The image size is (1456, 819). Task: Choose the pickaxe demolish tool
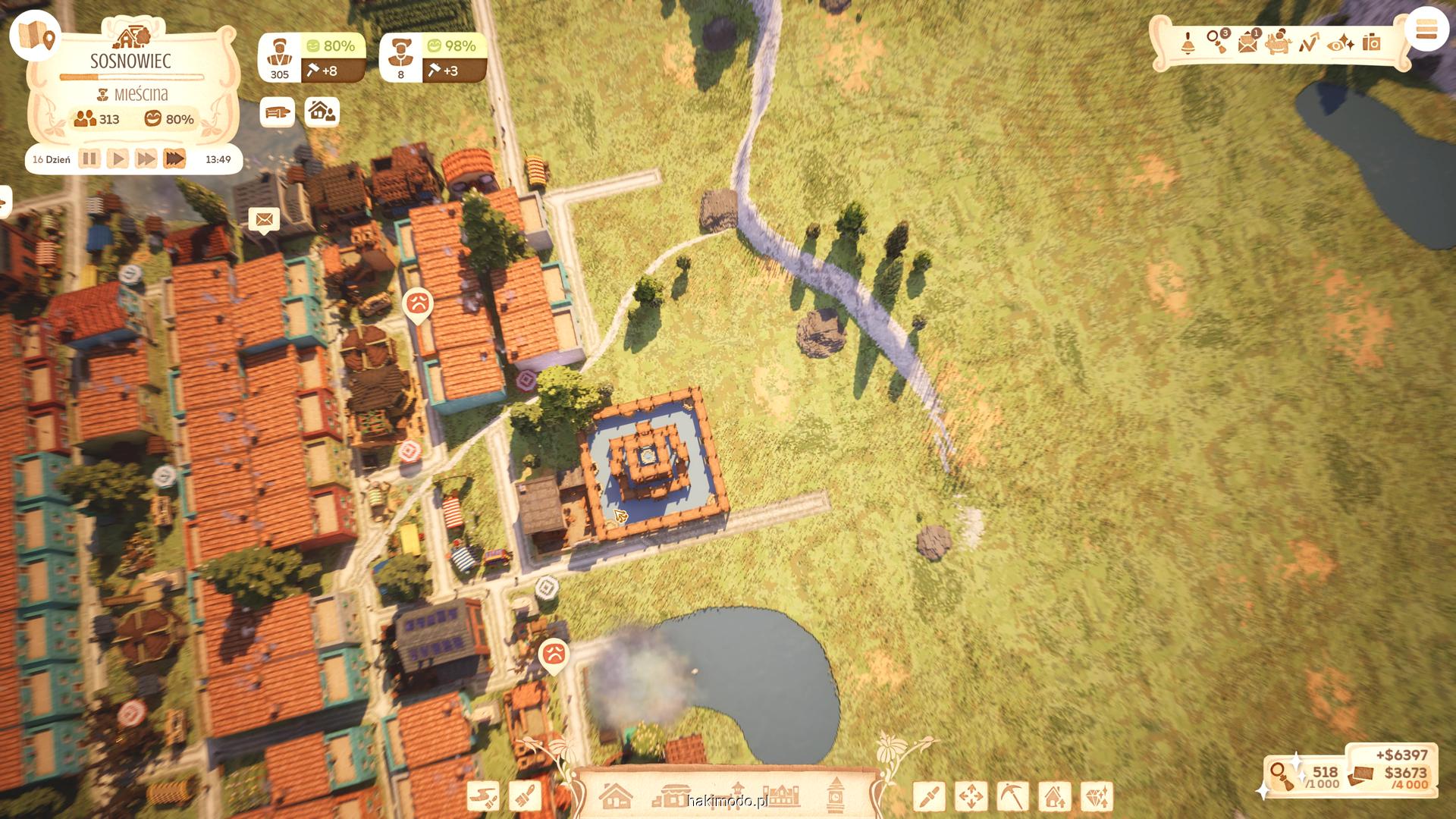pyautogui.click(x=1012, y=797)
